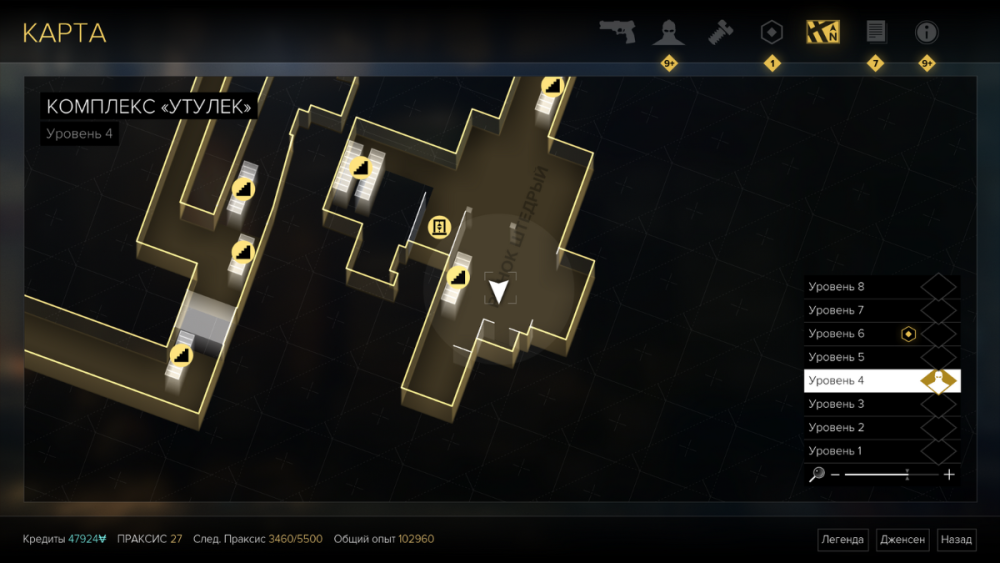Viewport: 1000px width, 563px height.
Task: Switch to the masked figure augmentations tab
Action: point(668,32)
